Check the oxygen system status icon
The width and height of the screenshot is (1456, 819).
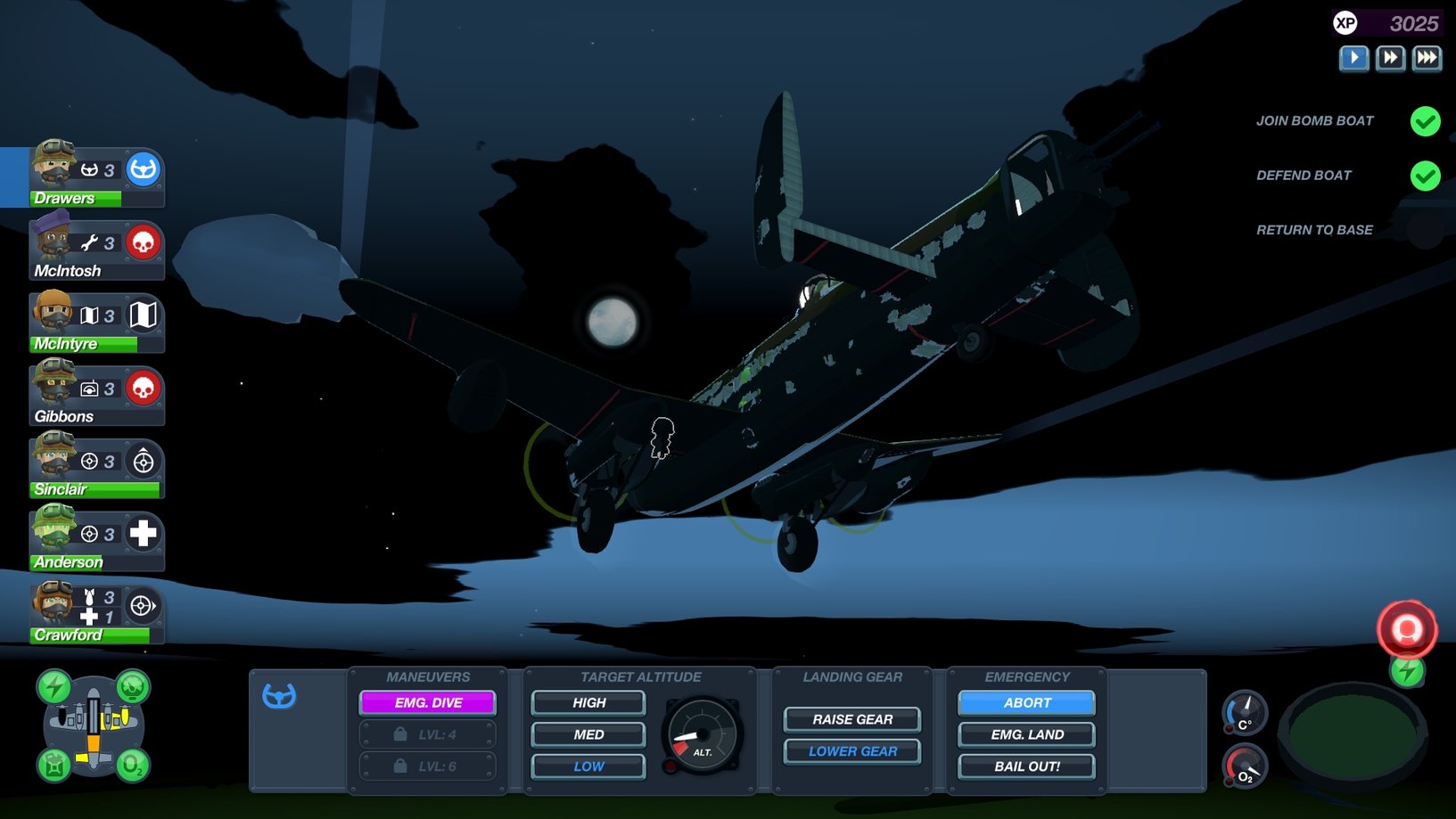pyautogui.click(x=132, y=766)
